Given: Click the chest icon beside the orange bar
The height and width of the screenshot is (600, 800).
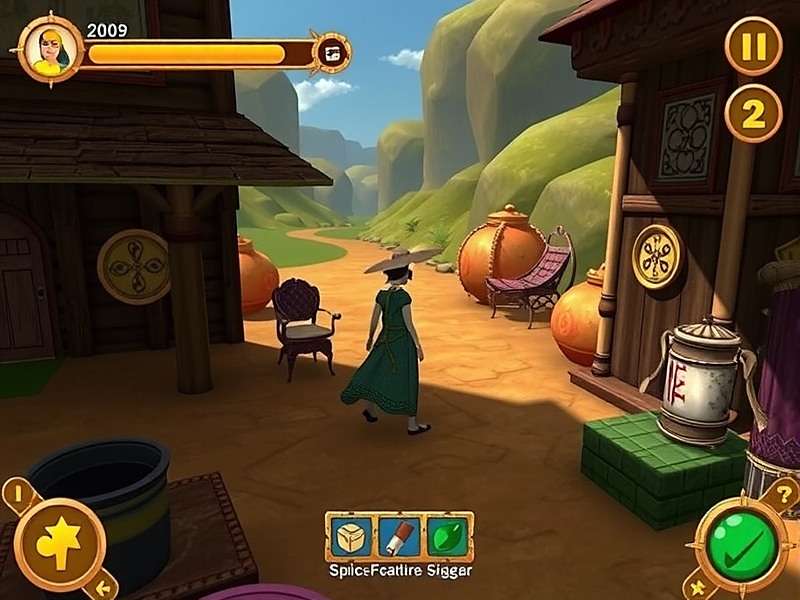Looking at the screenshot, I should 331,53.
